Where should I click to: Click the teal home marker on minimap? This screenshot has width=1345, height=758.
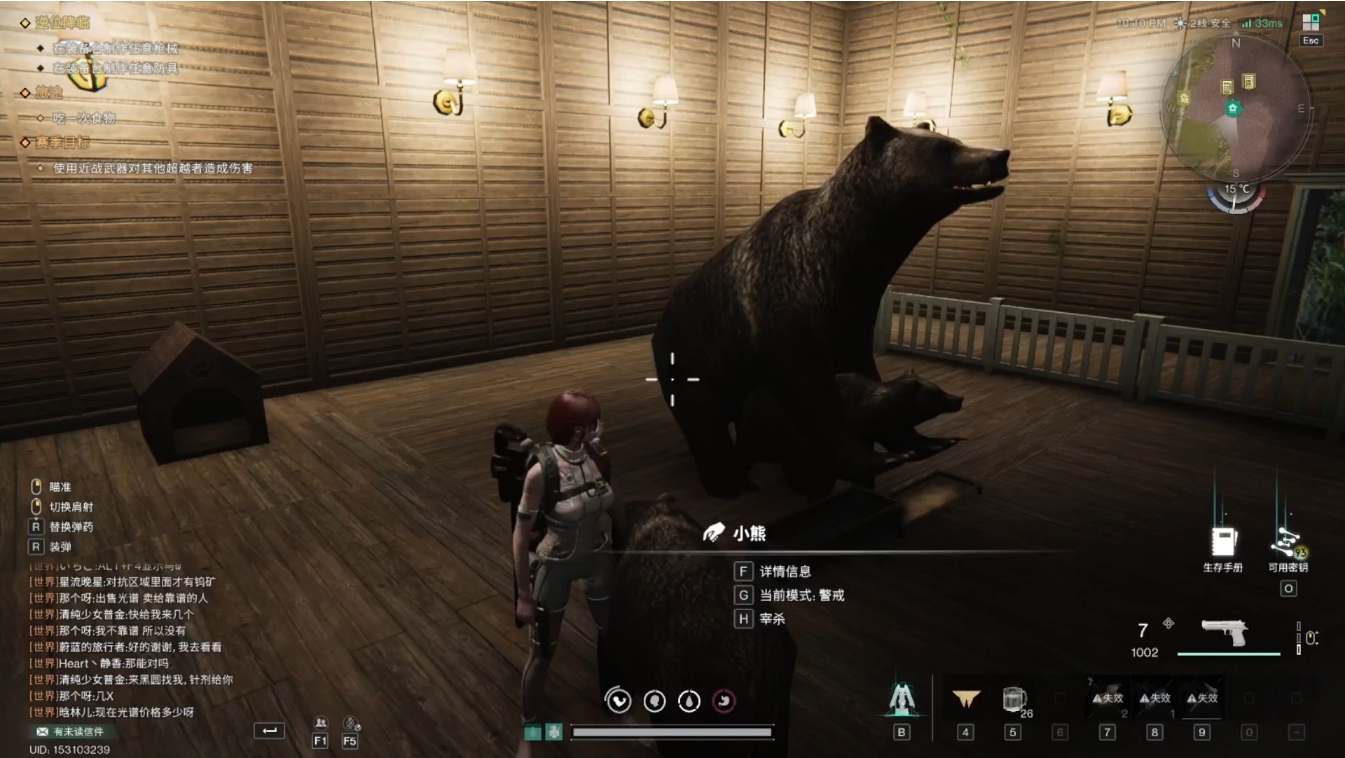[x=1233, y=108]
